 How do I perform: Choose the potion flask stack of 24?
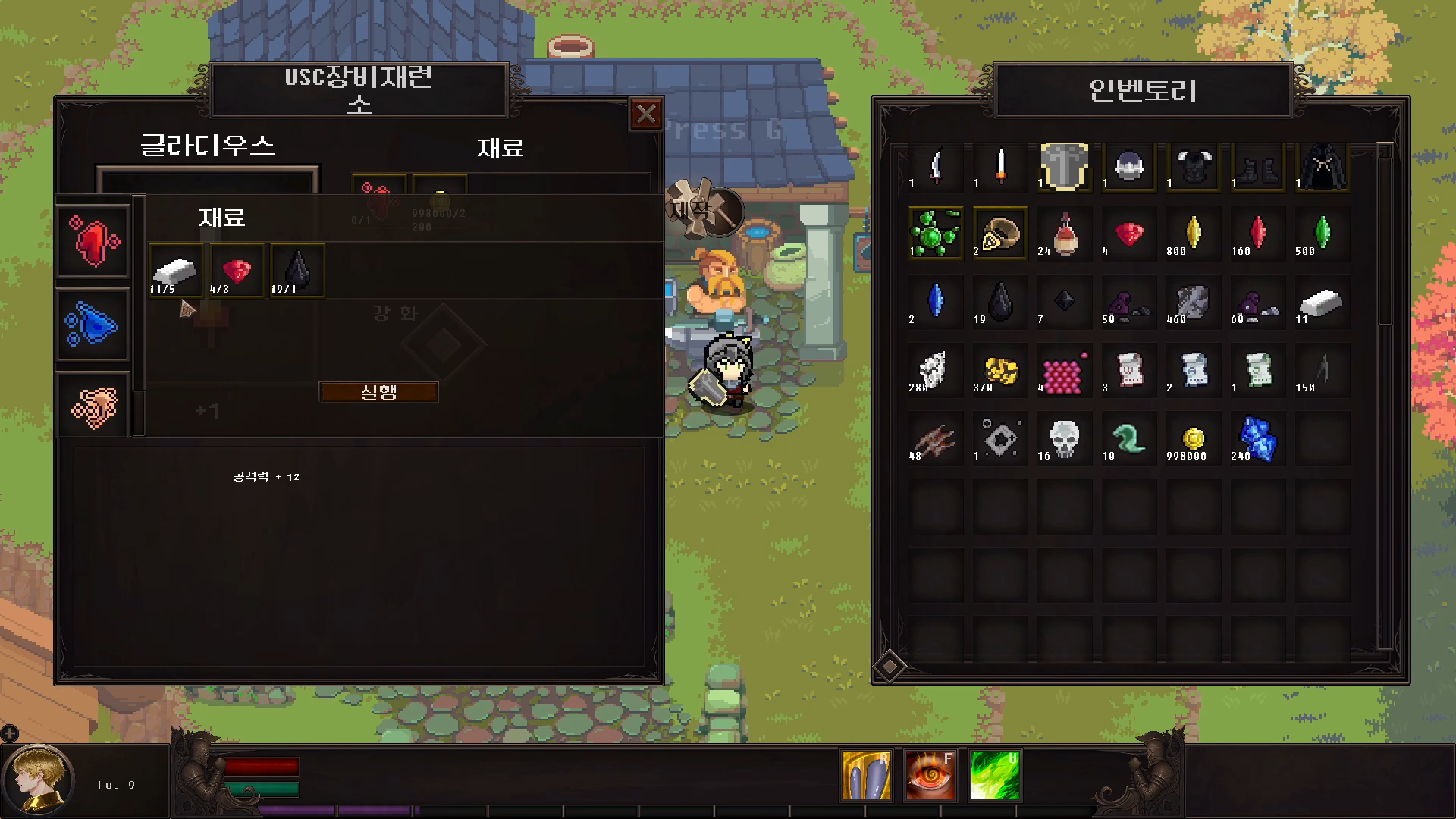[1064, 234]
